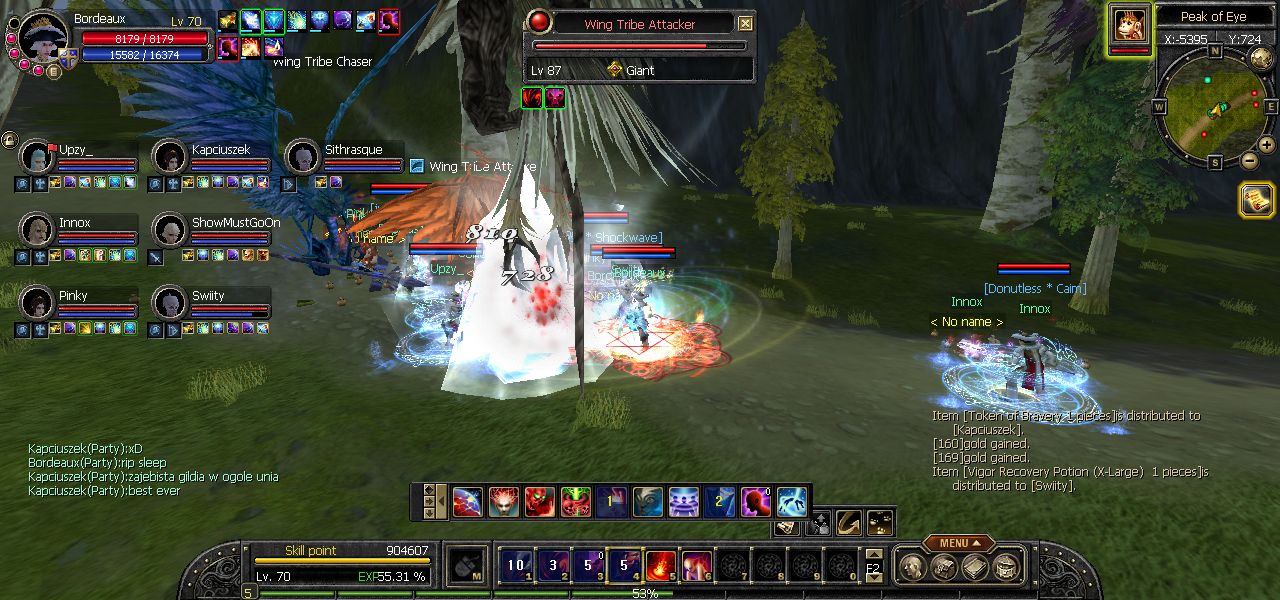
Task: Open the quest scroll icon
Action: [x=1256, y=200]
